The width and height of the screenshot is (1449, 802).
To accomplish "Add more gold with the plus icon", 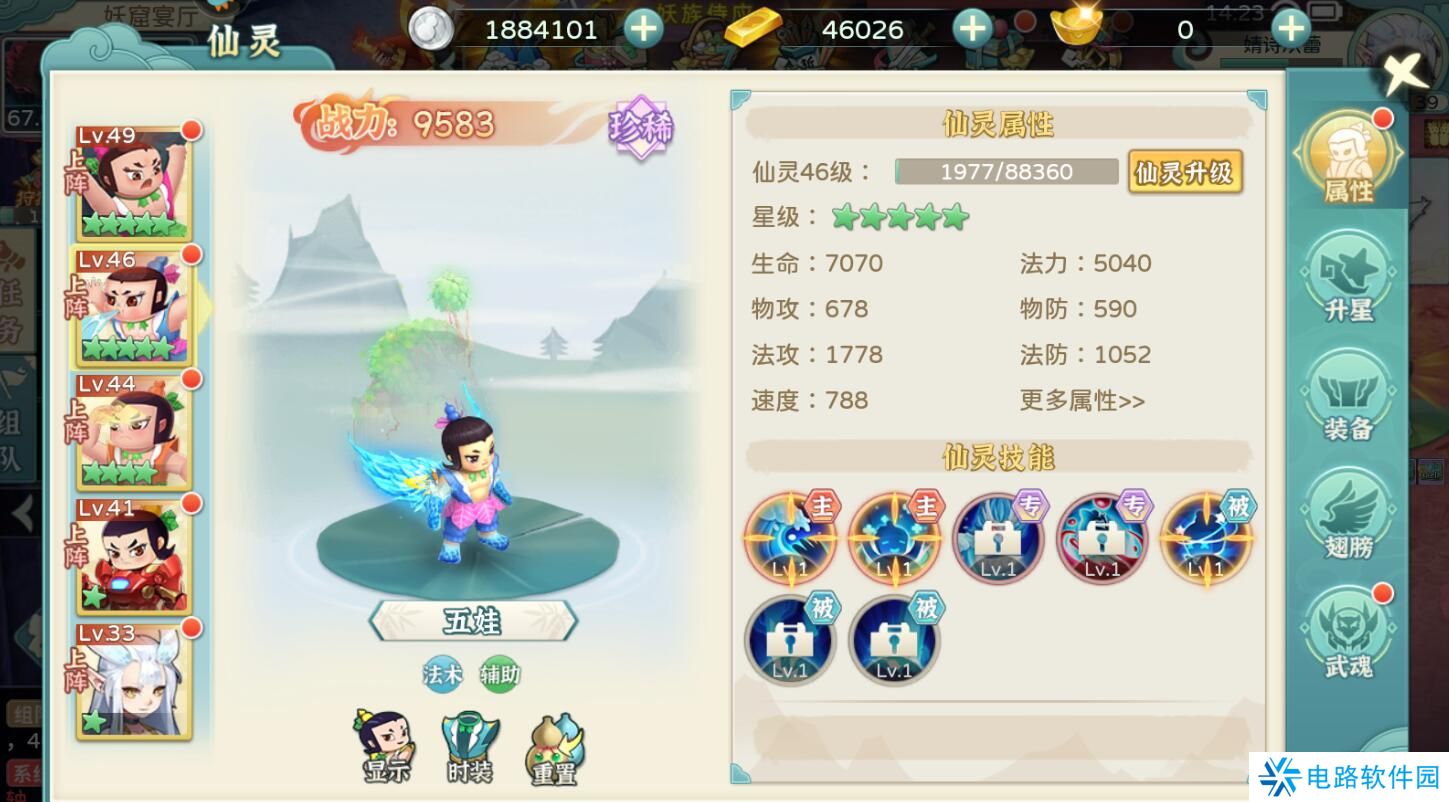I will click(x=971, y=29).
